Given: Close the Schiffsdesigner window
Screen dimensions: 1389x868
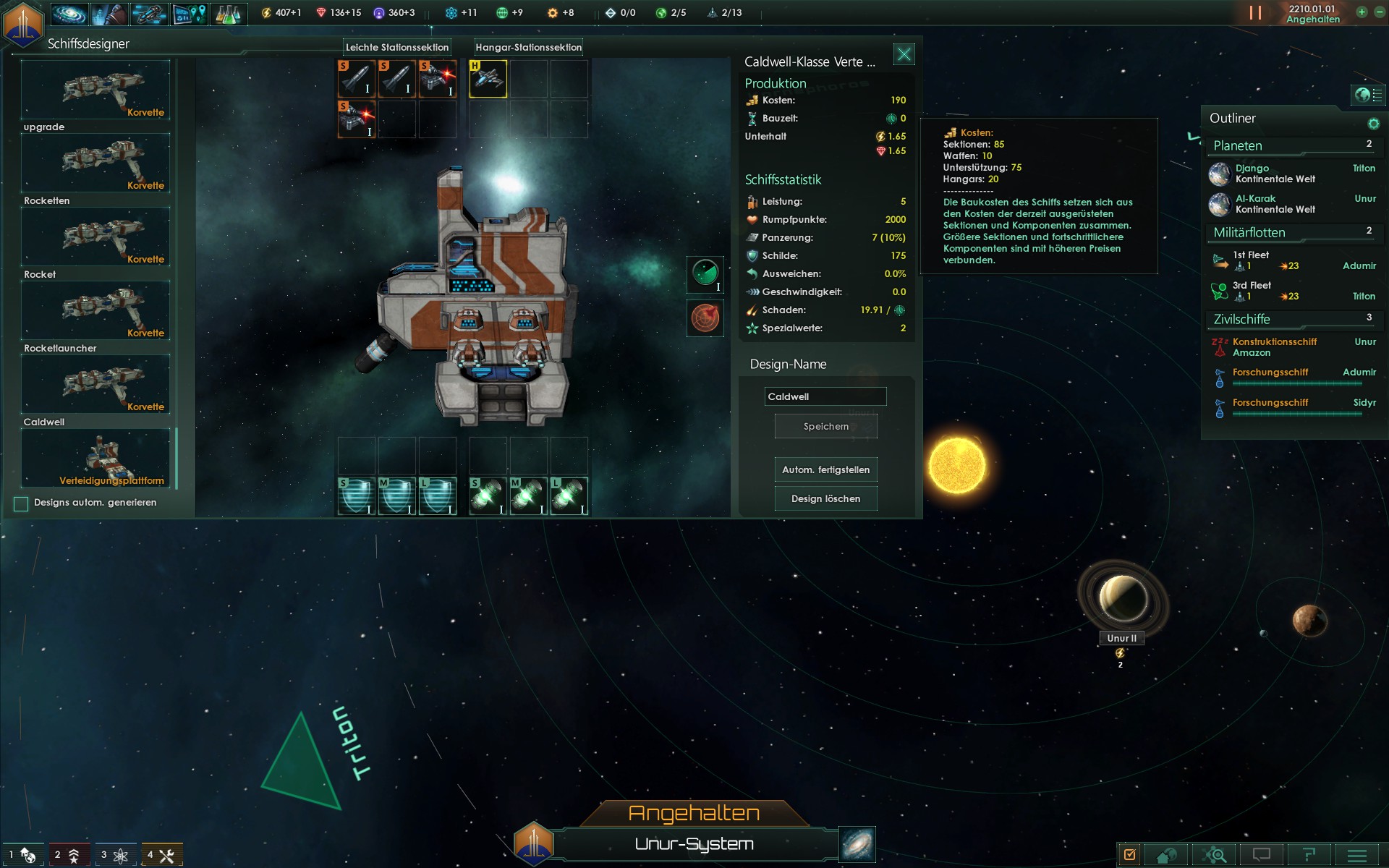Looking at the screenshot, I should pos(904,54).
